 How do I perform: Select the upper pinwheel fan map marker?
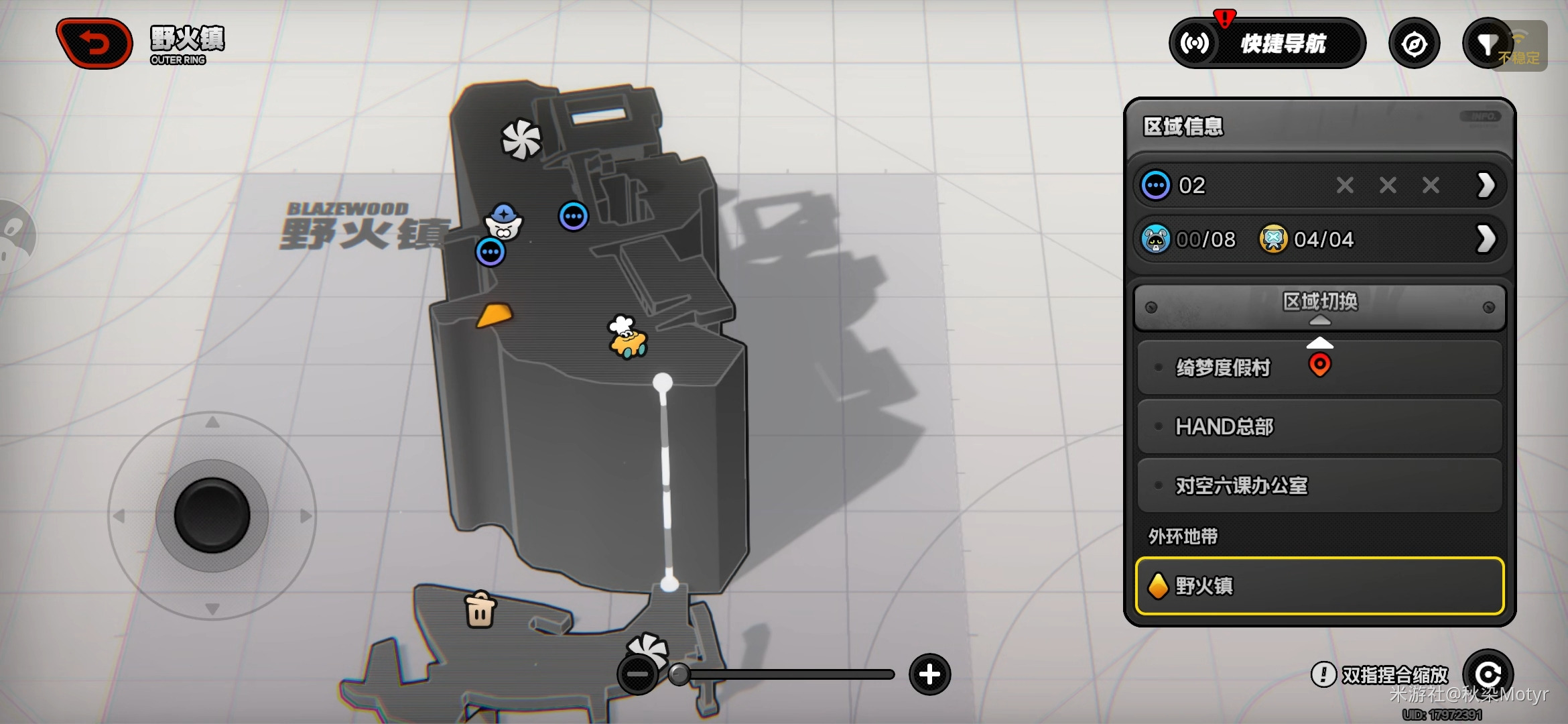[521, 139]
